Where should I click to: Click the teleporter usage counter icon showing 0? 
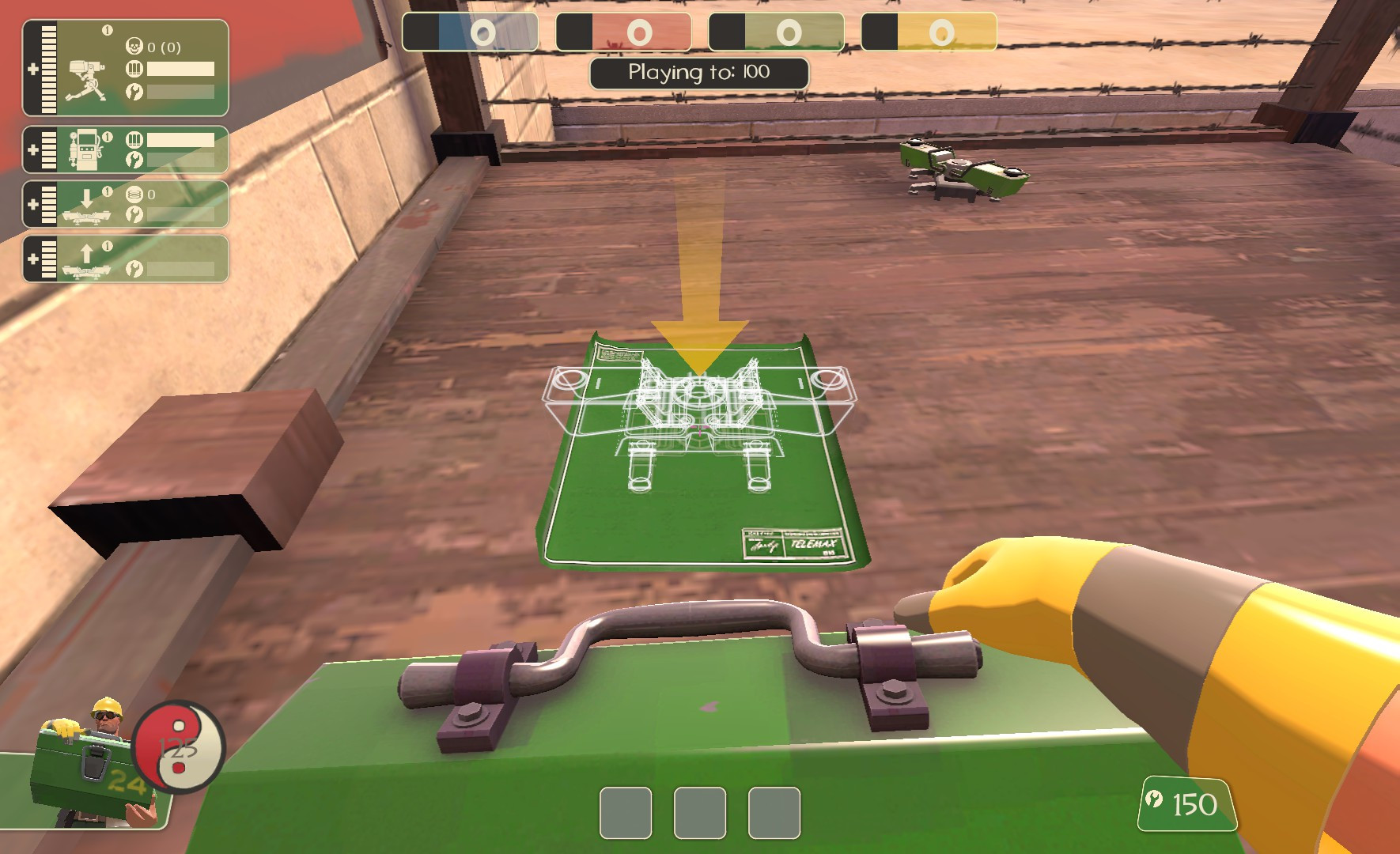(135, 193)
